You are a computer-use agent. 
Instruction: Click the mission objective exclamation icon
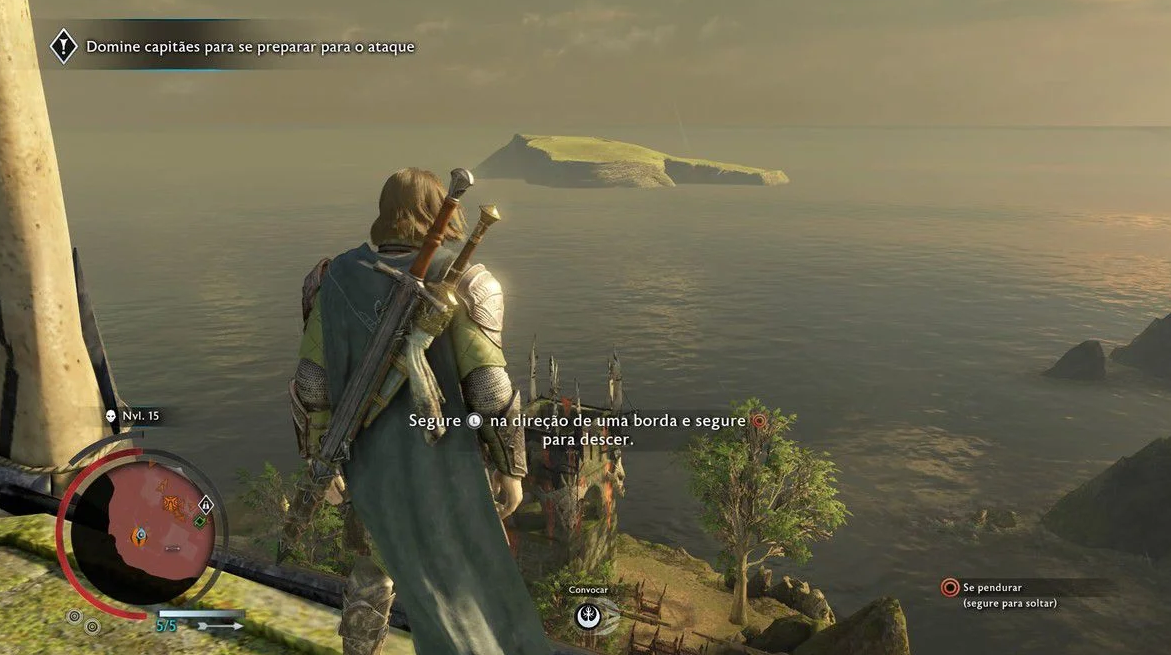(64, 46)
